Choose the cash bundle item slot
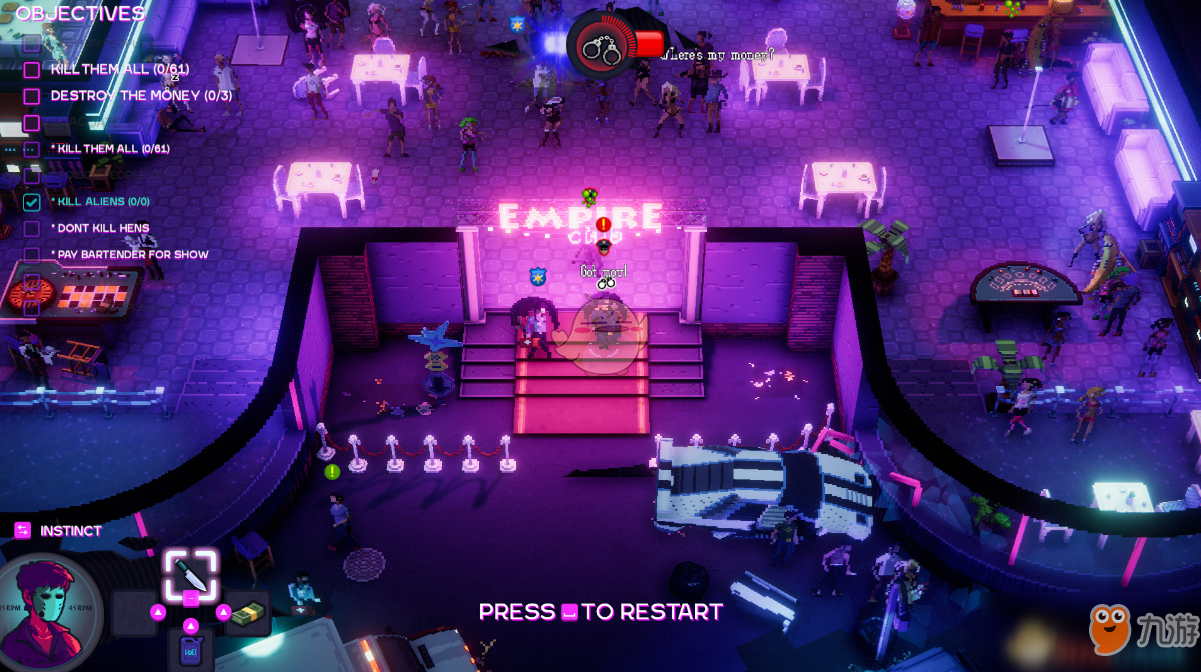Image resolution: width=1201 pixels, height=672 pixels. 247,612
